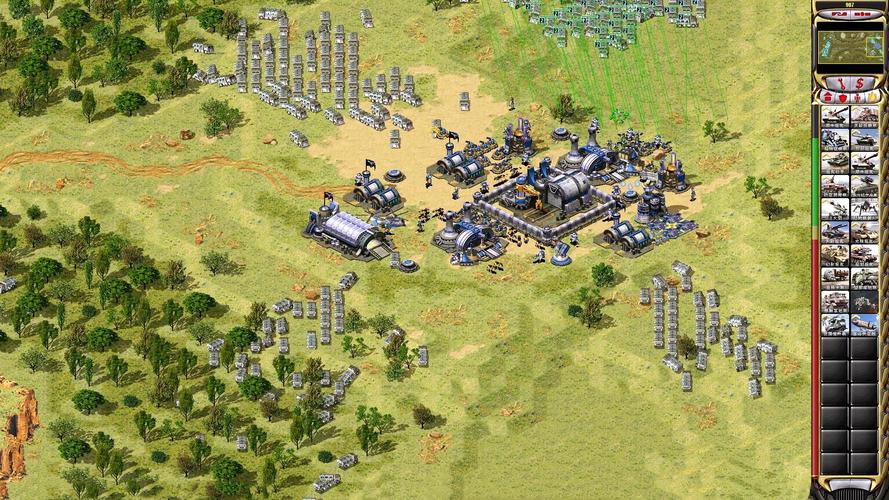Select the yellow vehicles build tab
889x500 pixels.
click(871, 97)
